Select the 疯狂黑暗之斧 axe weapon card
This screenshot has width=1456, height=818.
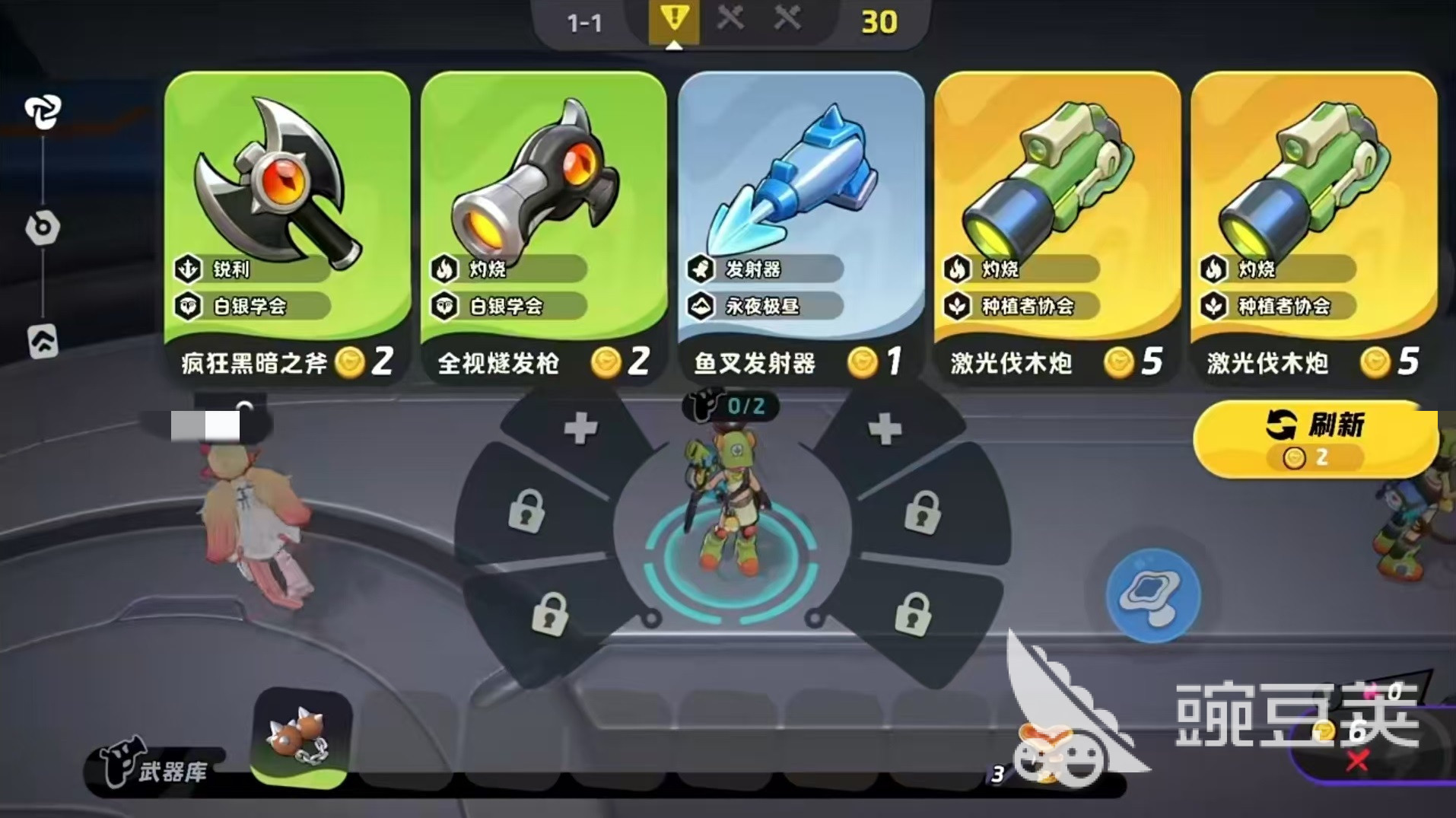click(285, 221)
